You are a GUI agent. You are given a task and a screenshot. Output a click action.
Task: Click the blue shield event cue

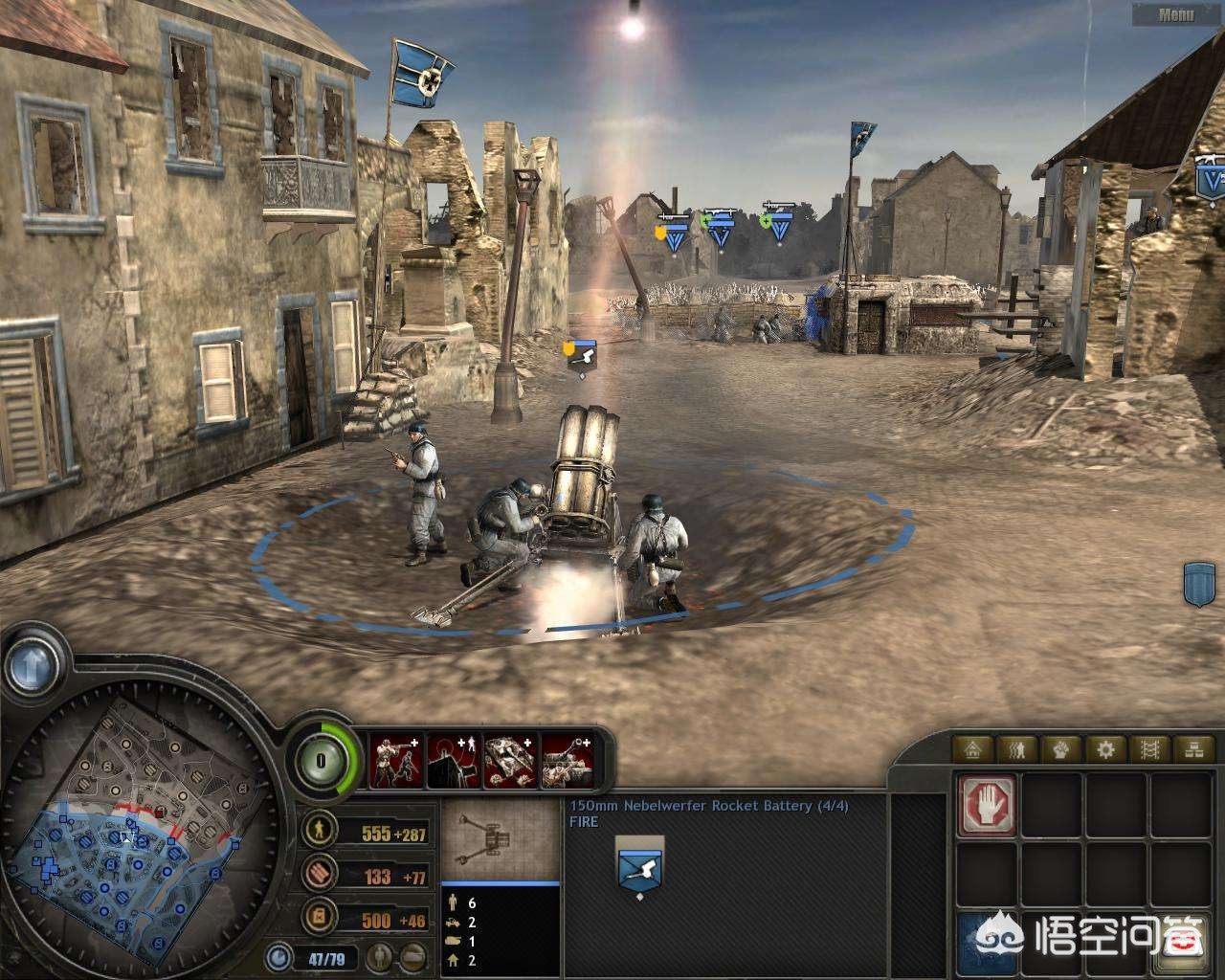(x=1199, y=584)
